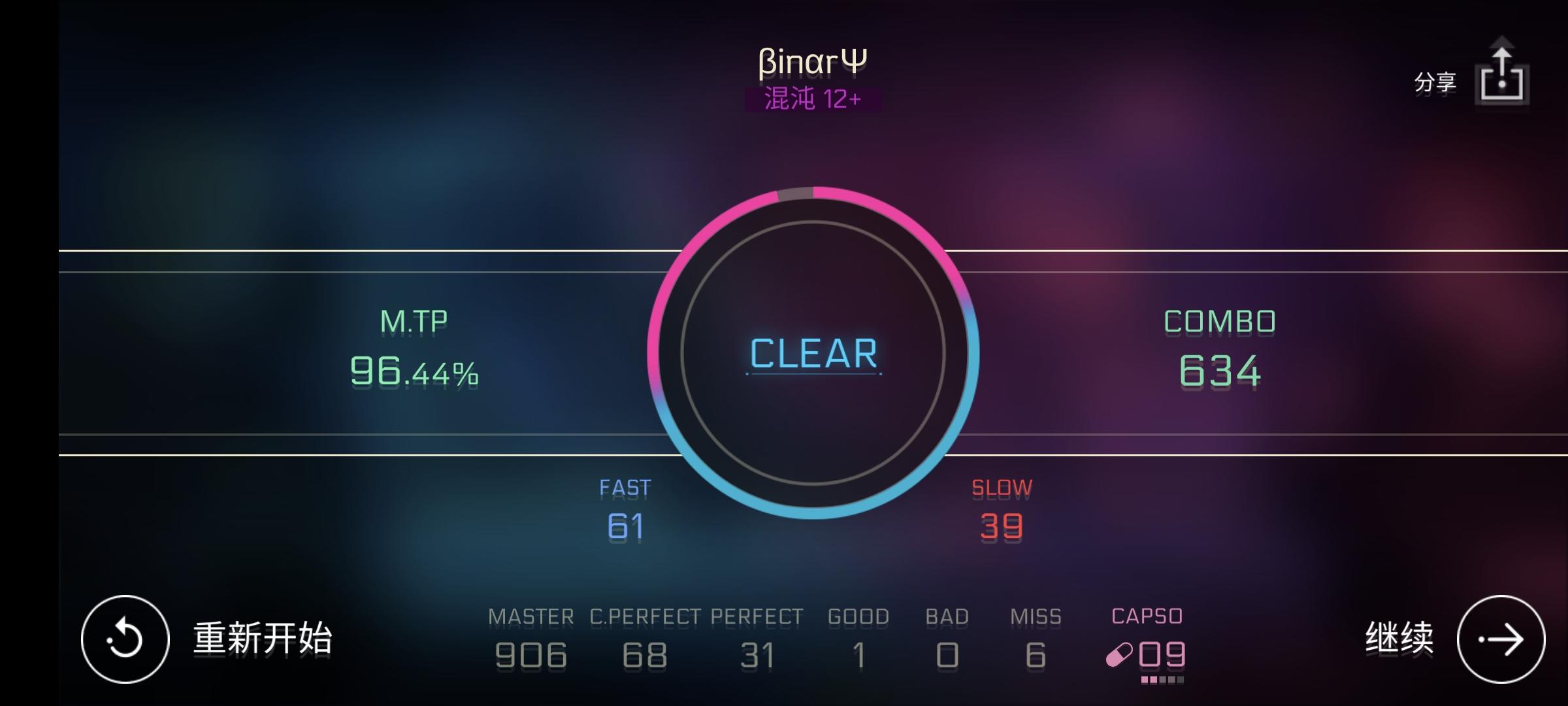Tap the song title βinαrΨ
Image resolution: width=1568 pixels, height=706 pixels.
(812, 60)
